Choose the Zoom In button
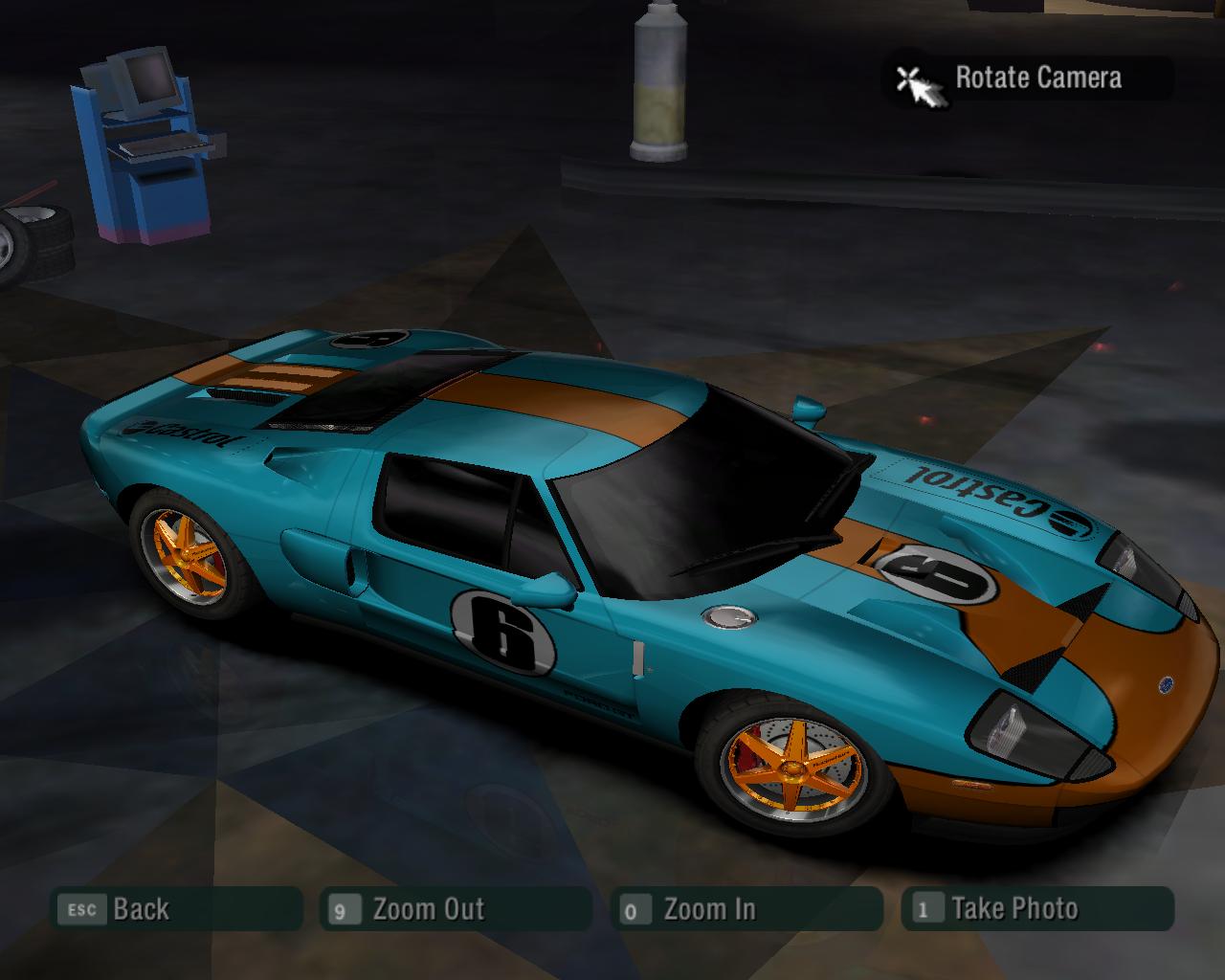This screenshot has width=1225, height=980. [x=746, y=909]
